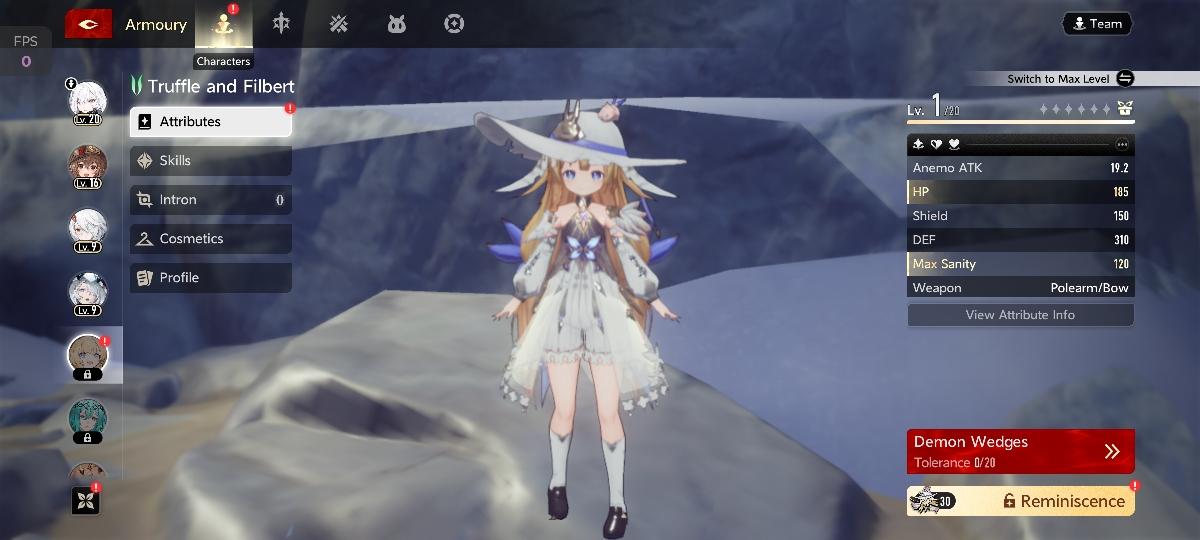Switch to the crossed swords Armoury tab
The height and width of the screenshot is (540, 1200).
pos(339,24)
